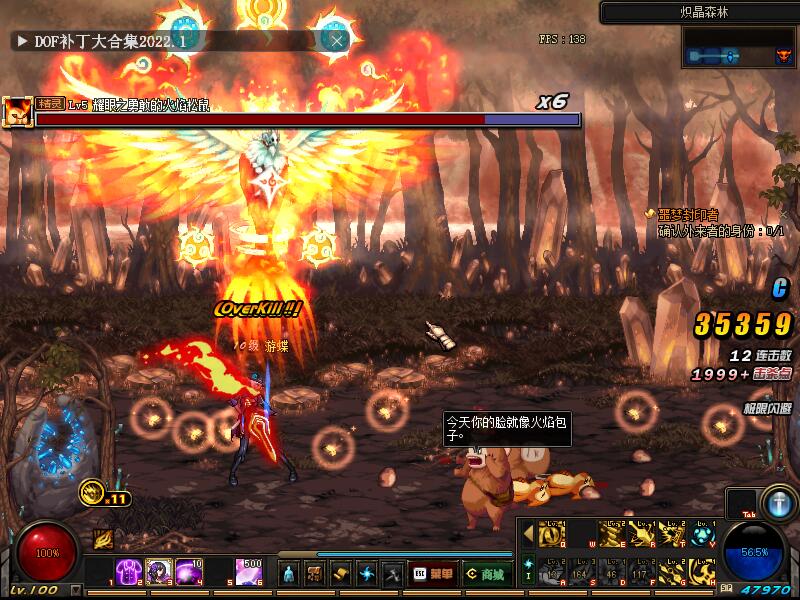The image size is (800, 600).
Task: Open the 菜单 menu button
Action: 432,574
